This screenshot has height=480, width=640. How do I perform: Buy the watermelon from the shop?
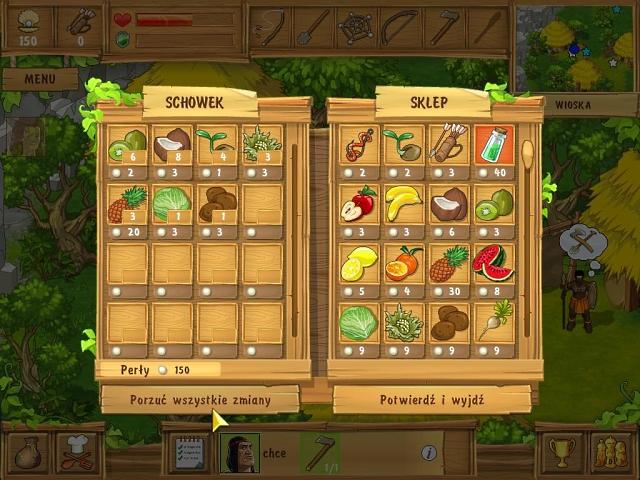[493, 263]
